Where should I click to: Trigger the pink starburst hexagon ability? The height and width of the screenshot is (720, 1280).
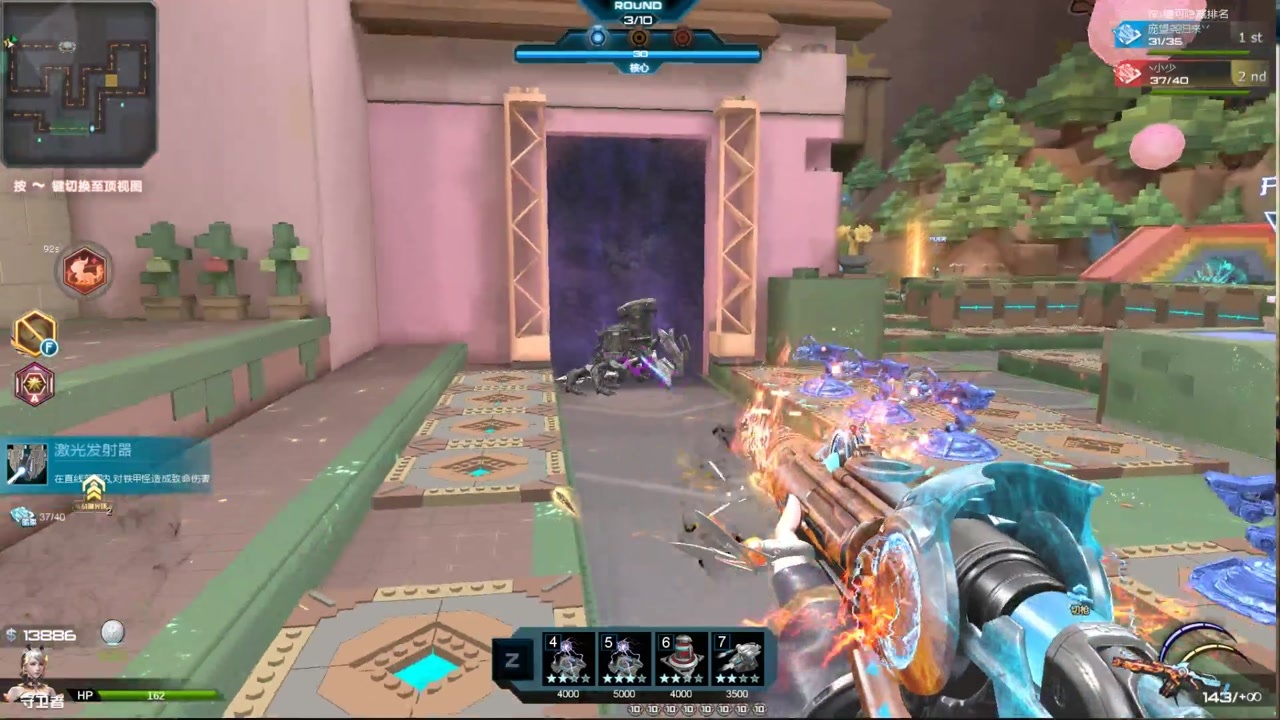click(x=34, y=385)
